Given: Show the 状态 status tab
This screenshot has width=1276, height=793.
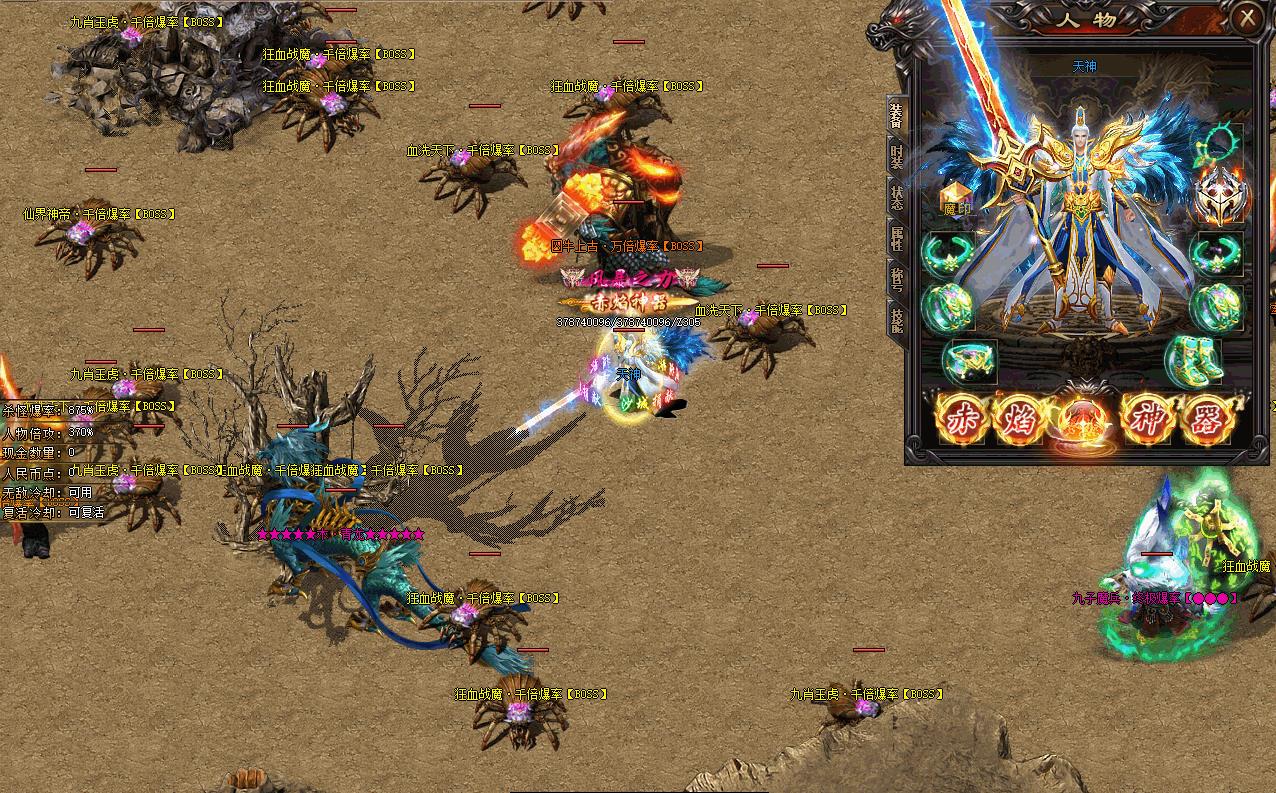Looking at the screenshot, I should 896,195.
